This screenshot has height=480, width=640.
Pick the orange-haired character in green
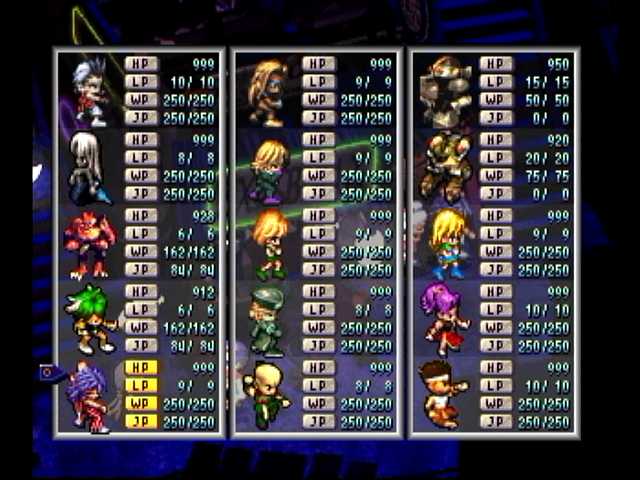pos(268,244)
